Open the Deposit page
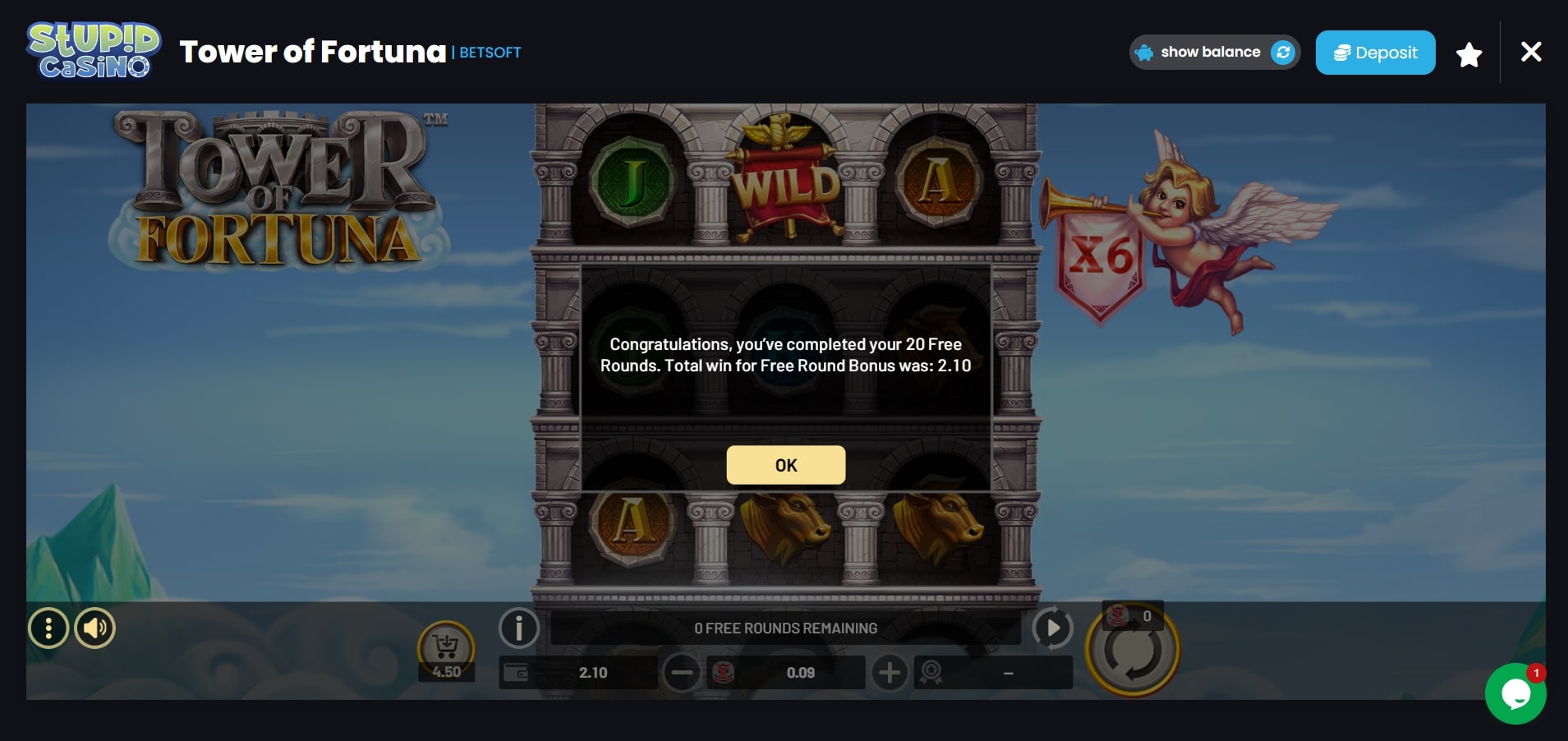This screenshot has width=1568, height=741. click(x=1375, y=52)
